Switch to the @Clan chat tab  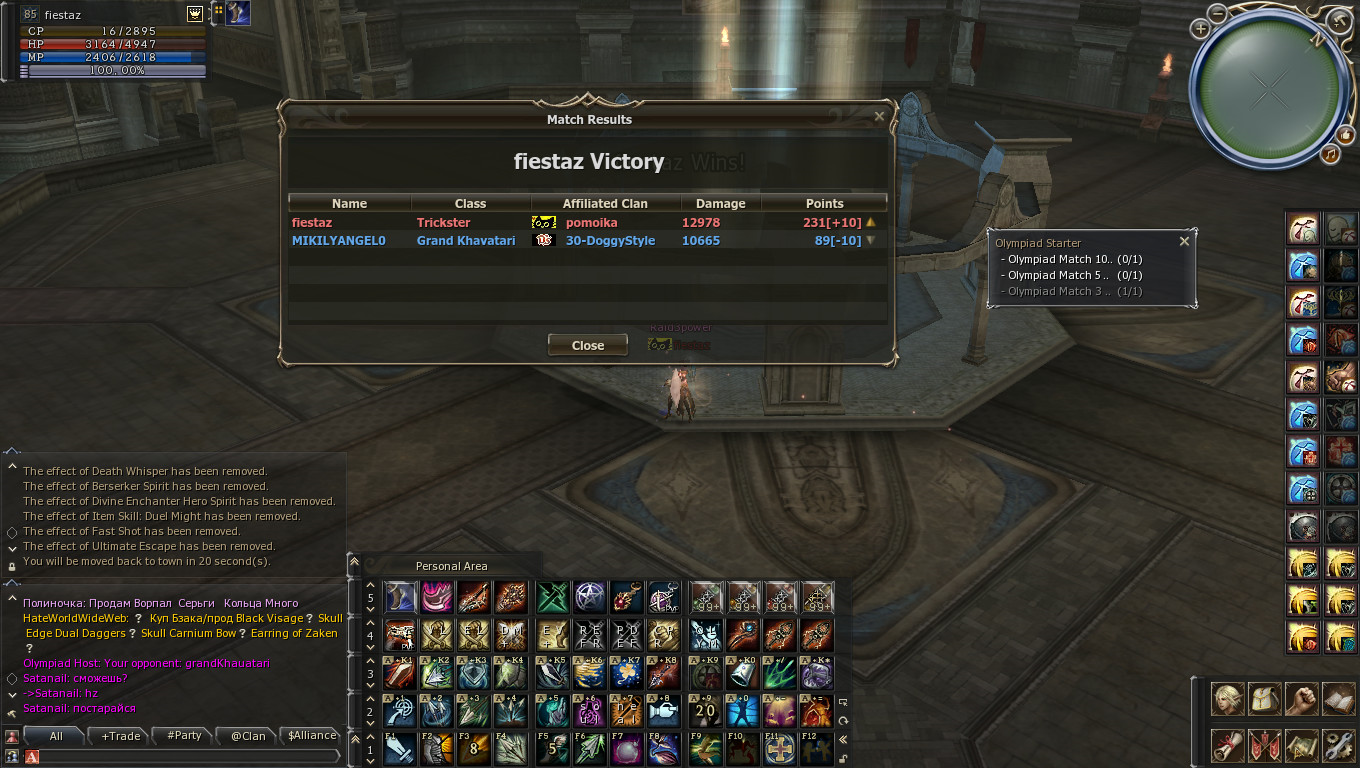(x=248, y=736)
